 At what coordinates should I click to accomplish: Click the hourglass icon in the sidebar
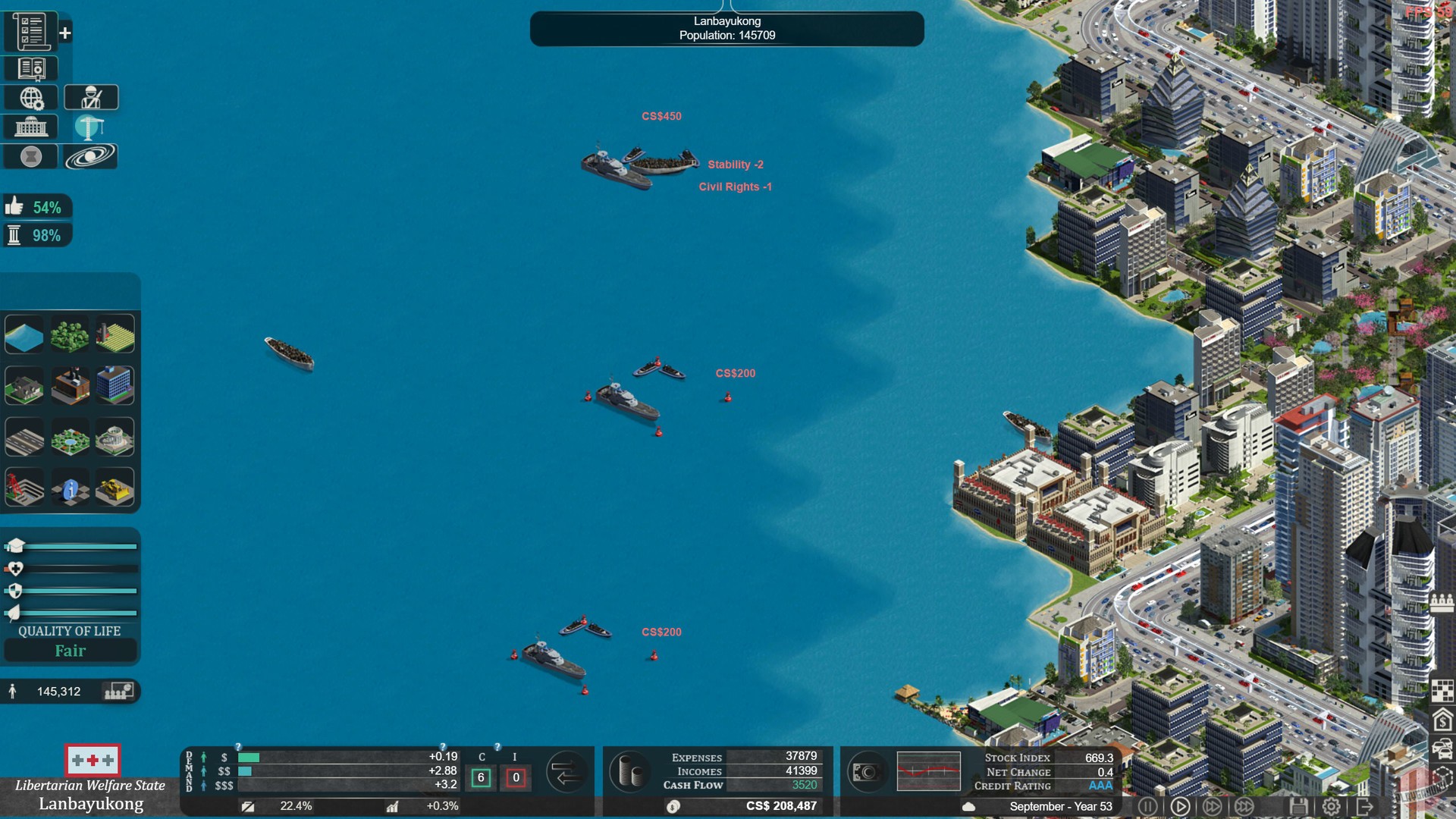[30, 157]
